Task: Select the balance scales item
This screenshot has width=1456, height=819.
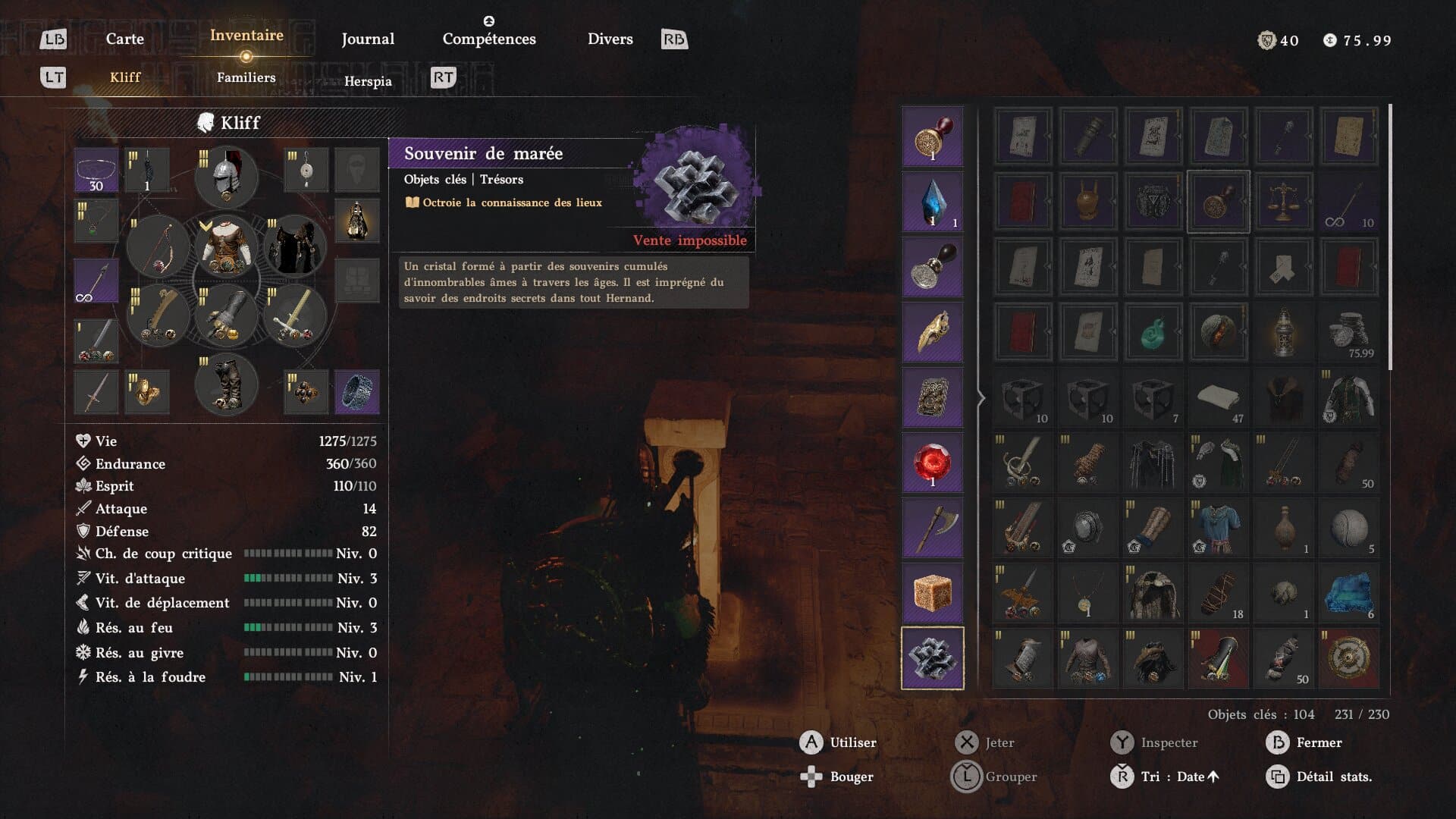Action: coord(1282,202)
